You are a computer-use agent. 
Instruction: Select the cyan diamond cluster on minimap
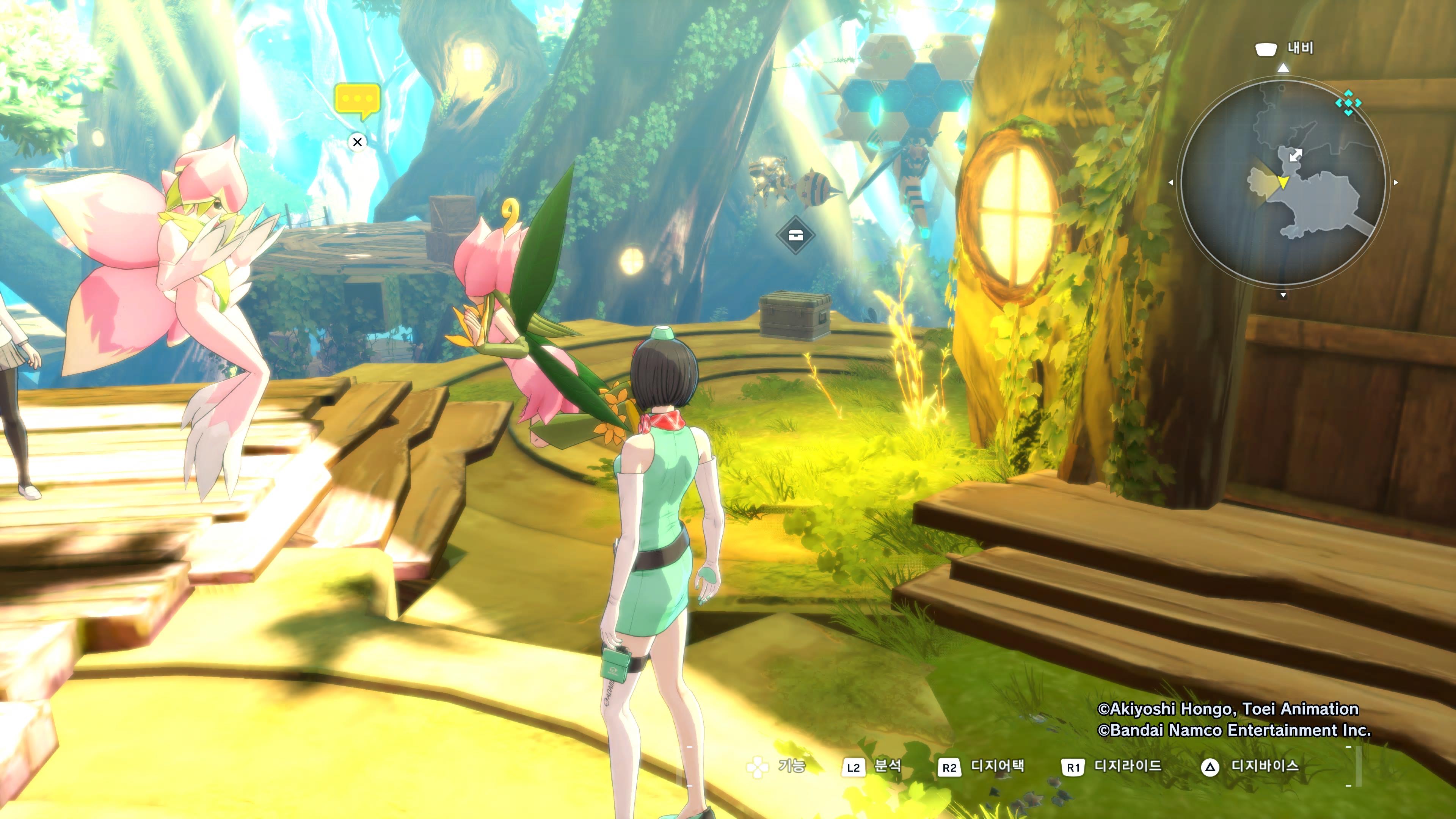click(1348, 103)
